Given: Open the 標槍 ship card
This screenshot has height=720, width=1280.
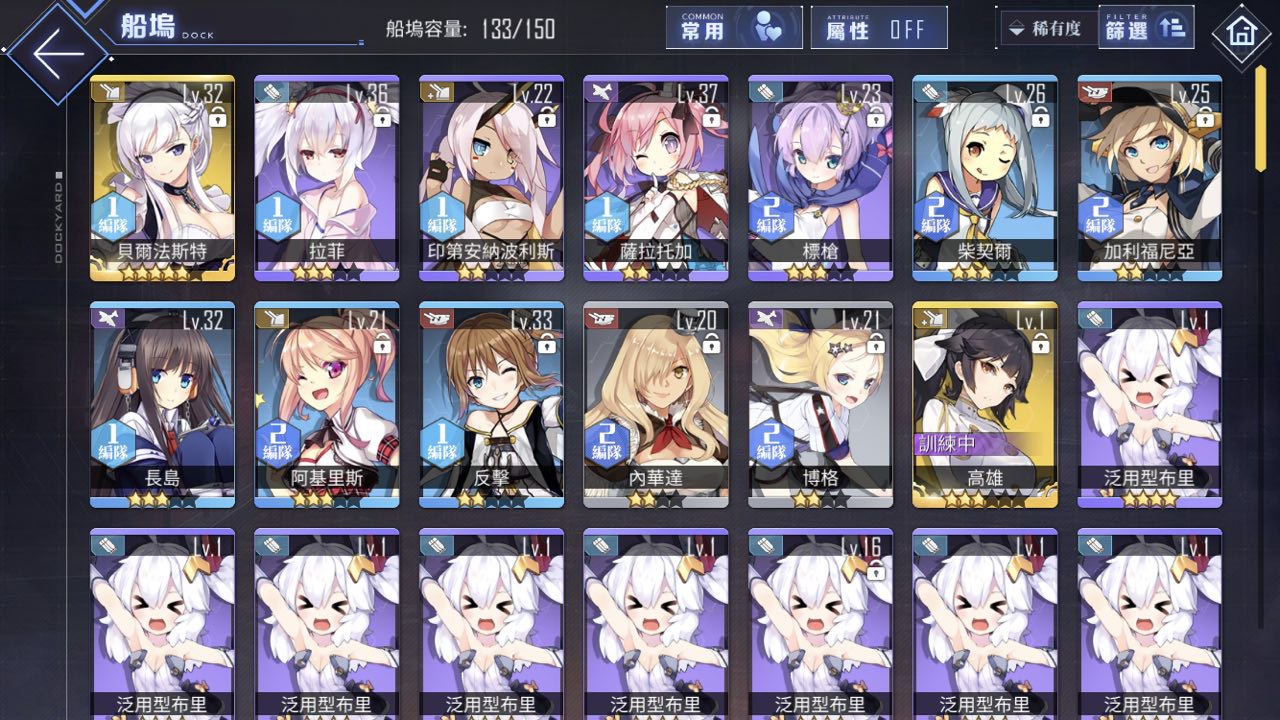Looking at the screenshot, I should click(820, 178).
